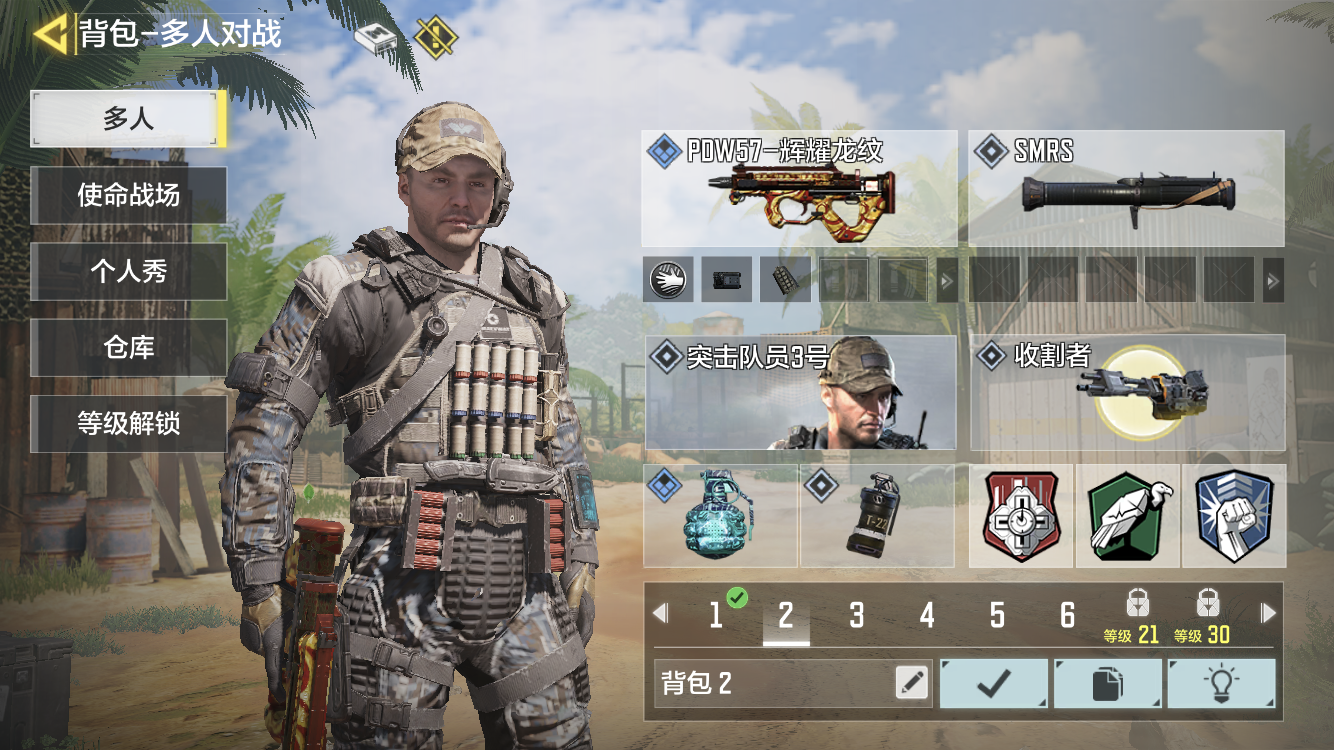
Task: Copy loadout with the duplicate button
Action: pyautogui.click(x=1107, y=683)
